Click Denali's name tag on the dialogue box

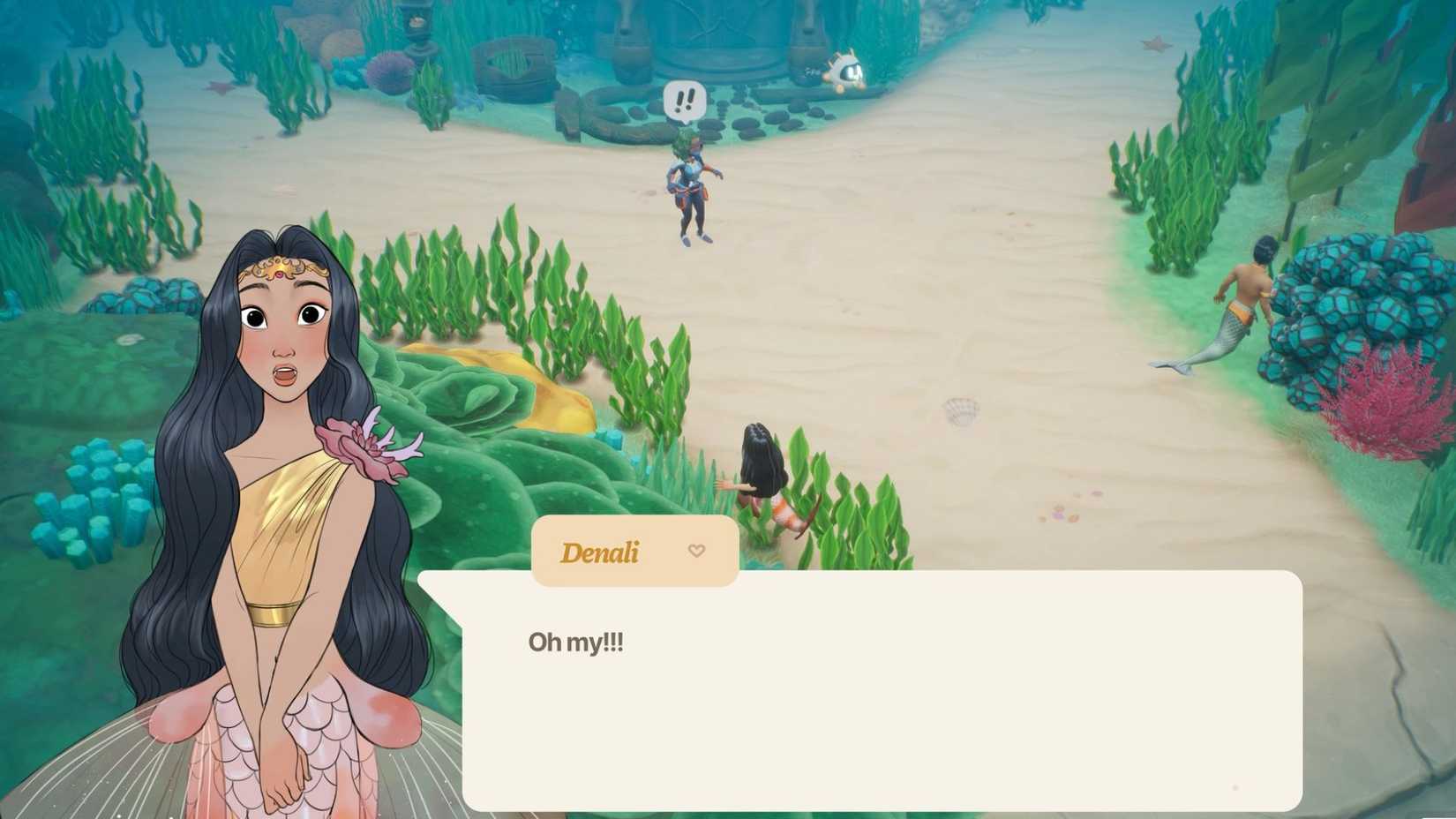[601, 552]
